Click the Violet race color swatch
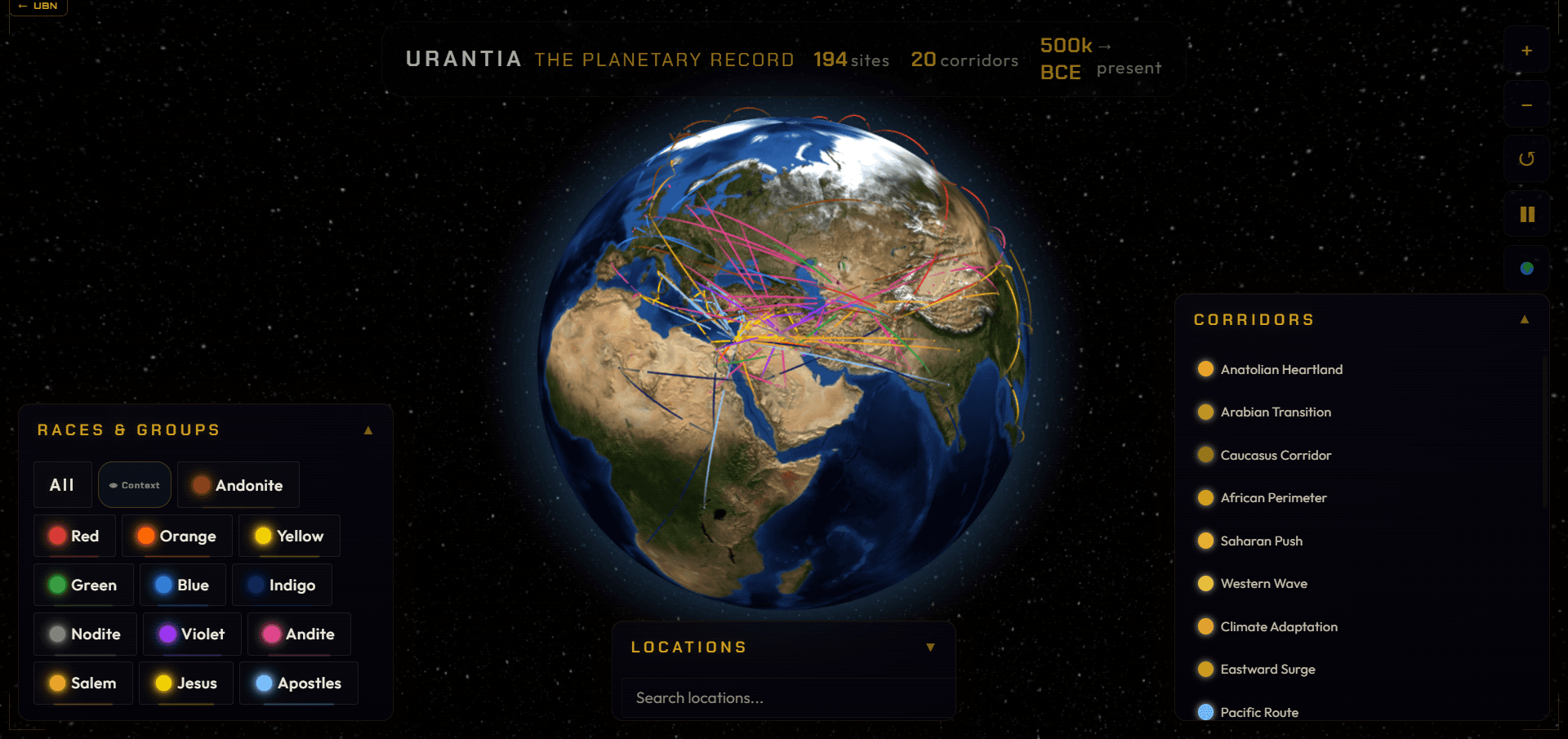Image resolution: width=1568 pixels, height=739 pixels. click(x=167, y=634)
